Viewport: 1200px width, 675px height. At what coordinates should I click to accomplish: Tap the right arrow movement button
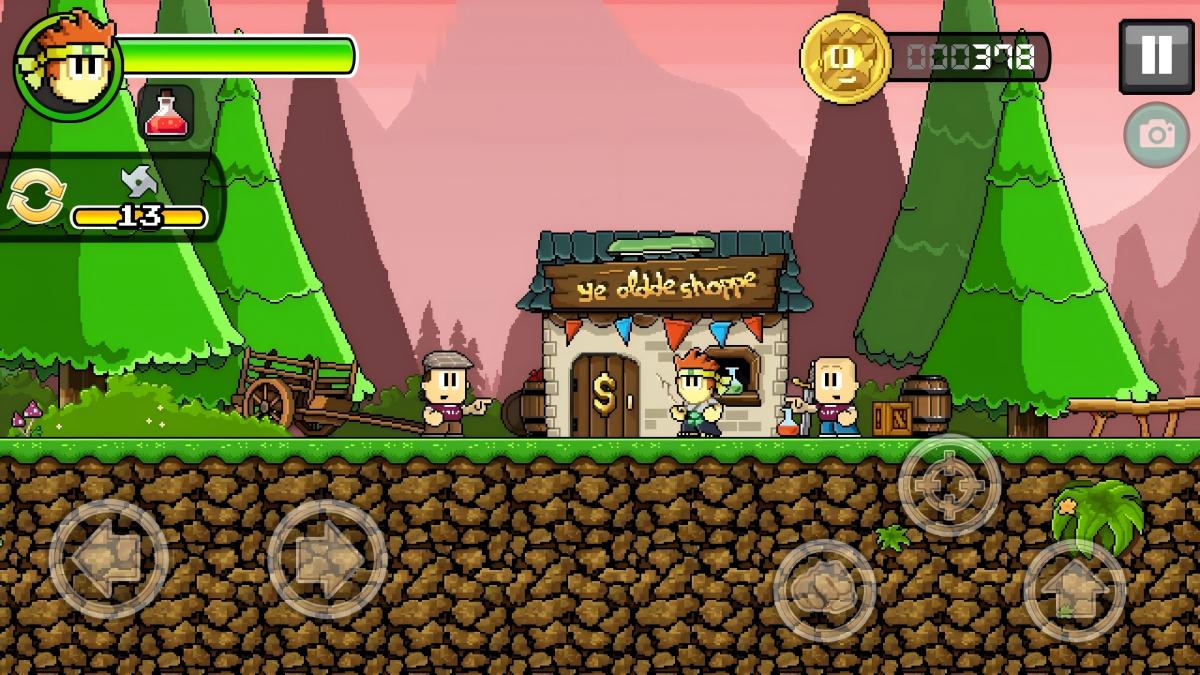[327, 559]
